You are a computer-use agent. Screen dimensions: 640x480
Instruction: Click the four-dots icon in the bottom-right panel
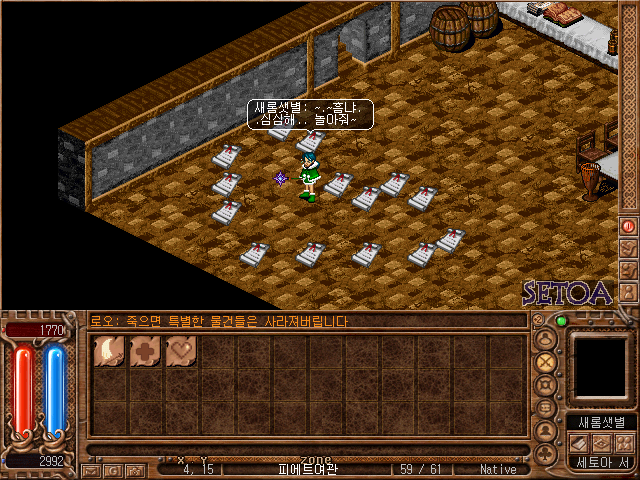coord(624,443)
